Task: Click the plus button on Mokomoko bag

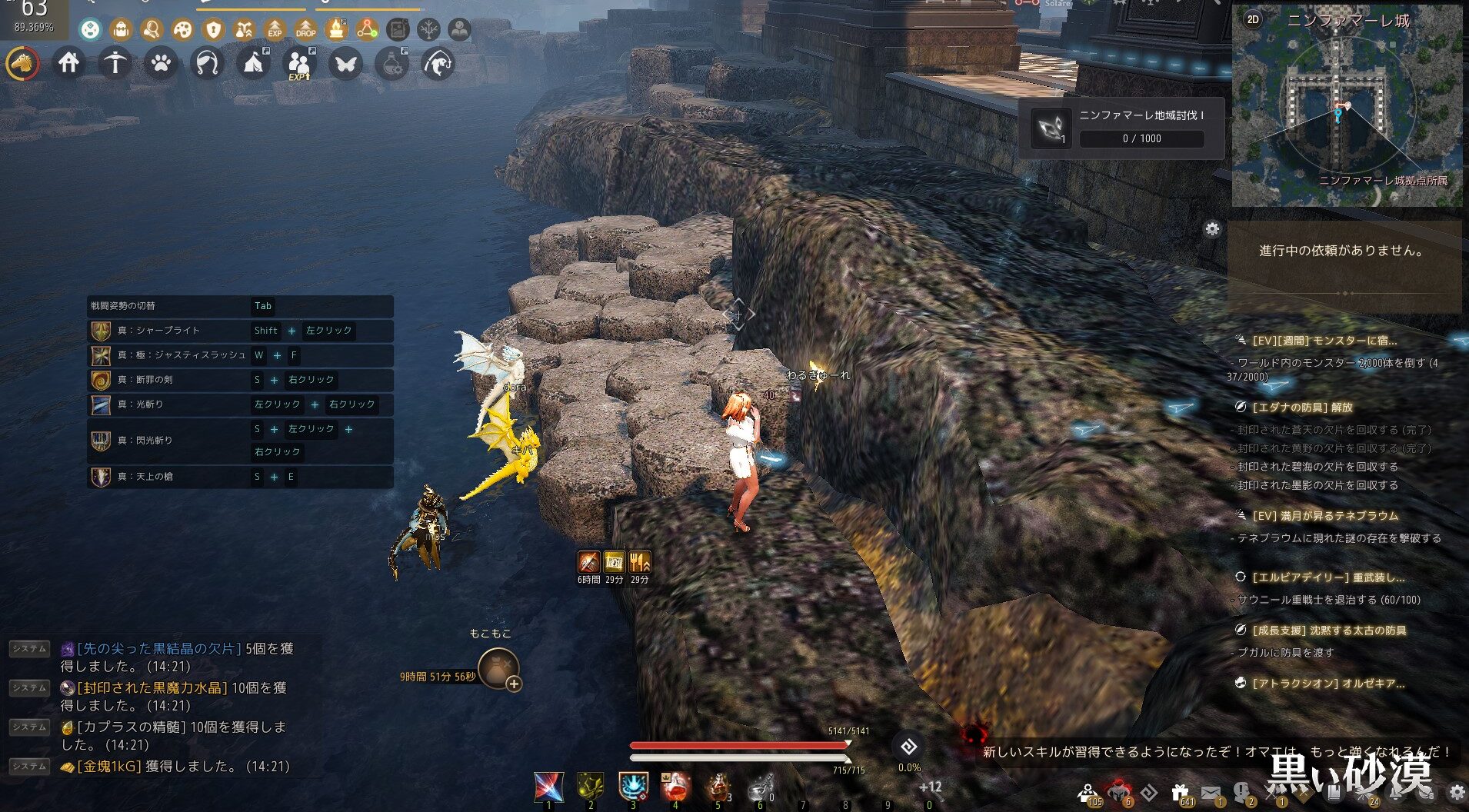Action: point(514,684)
